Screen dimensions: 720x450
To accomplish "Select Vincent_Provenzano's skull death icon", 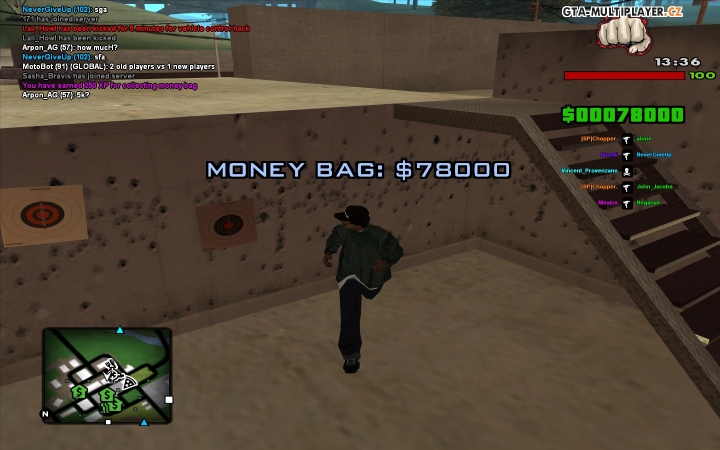I will pyautogui.click(x=626, y=171).
